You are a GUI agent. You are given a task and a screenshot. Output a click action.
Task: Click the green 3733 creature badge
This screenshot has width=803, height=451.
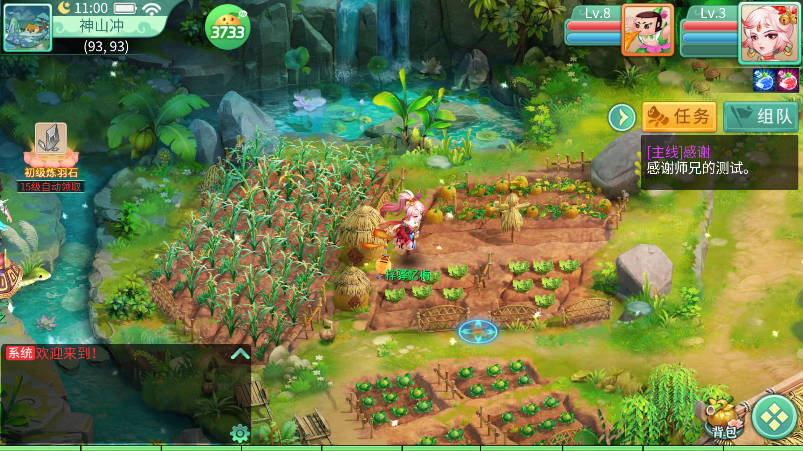(225, 27)
